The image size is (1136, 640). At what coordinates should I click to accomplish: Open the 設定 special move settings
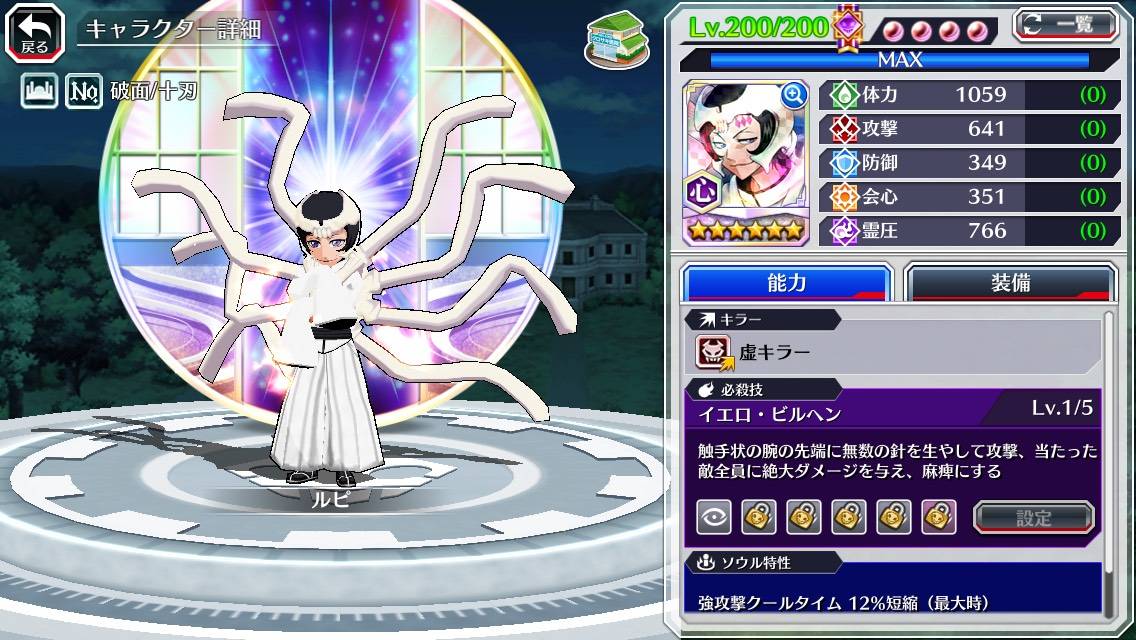click(x=1034, y=517)
